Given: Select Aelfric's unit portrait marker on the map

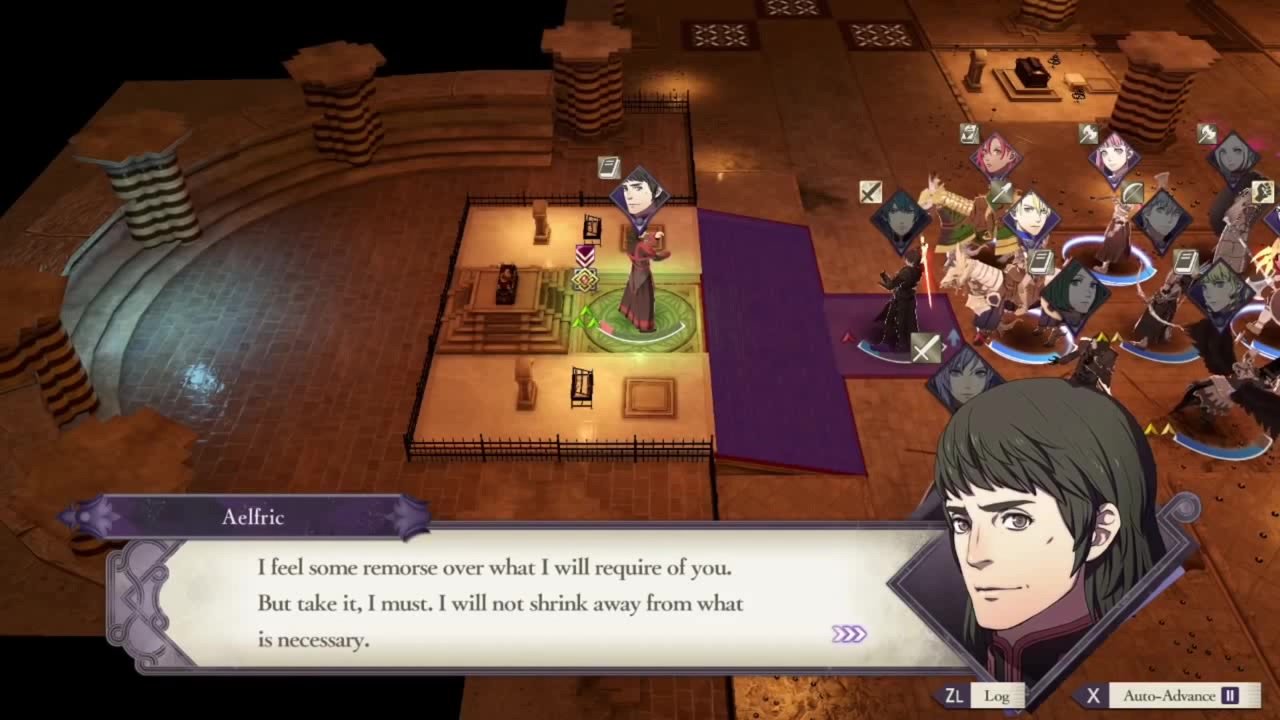Looking at the screenshot, I should (639, 194).
